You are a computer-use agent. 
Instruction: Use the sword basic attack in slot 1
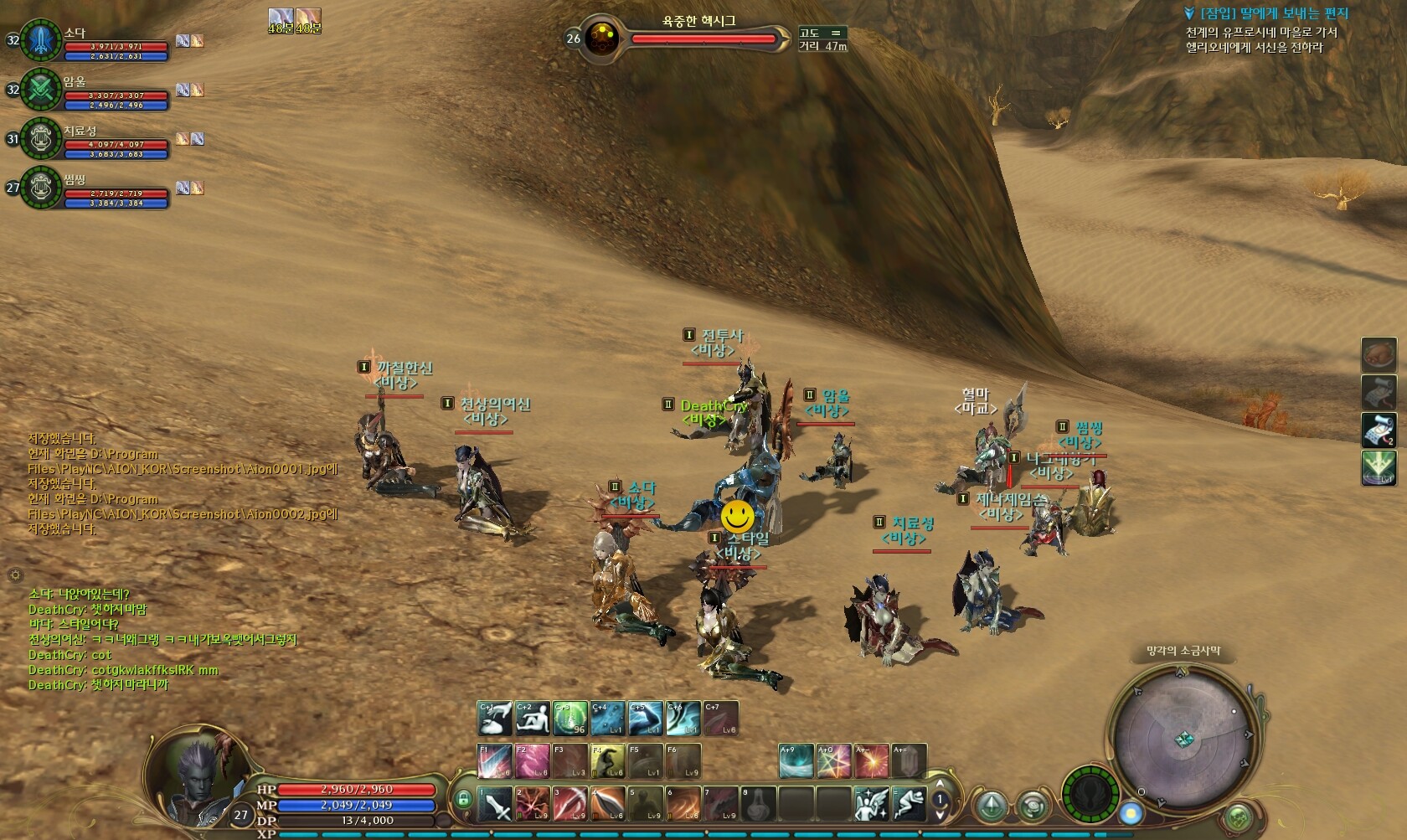(495, 804)
